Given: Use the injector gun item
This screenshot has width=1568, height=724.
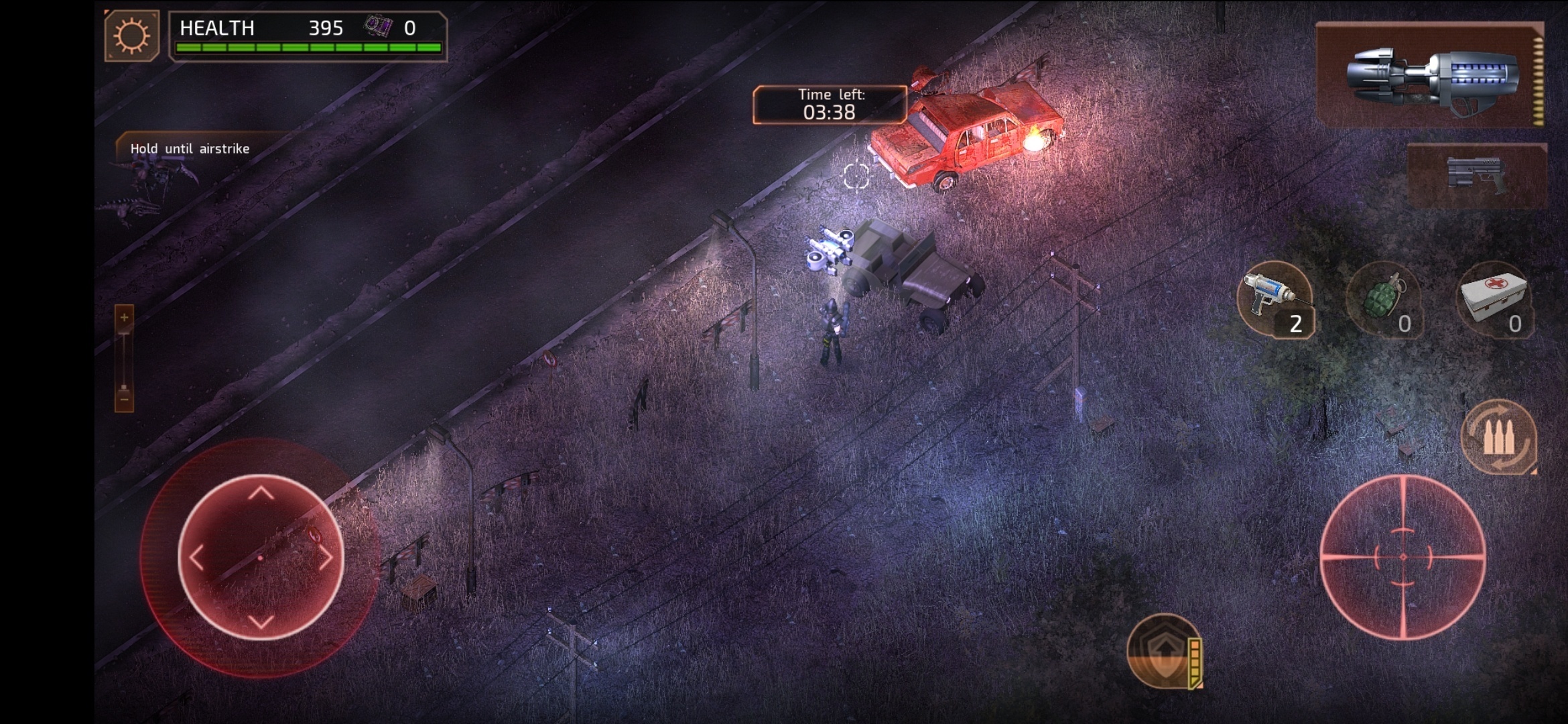Looking at the screenshot, I should coord(1275,300).
